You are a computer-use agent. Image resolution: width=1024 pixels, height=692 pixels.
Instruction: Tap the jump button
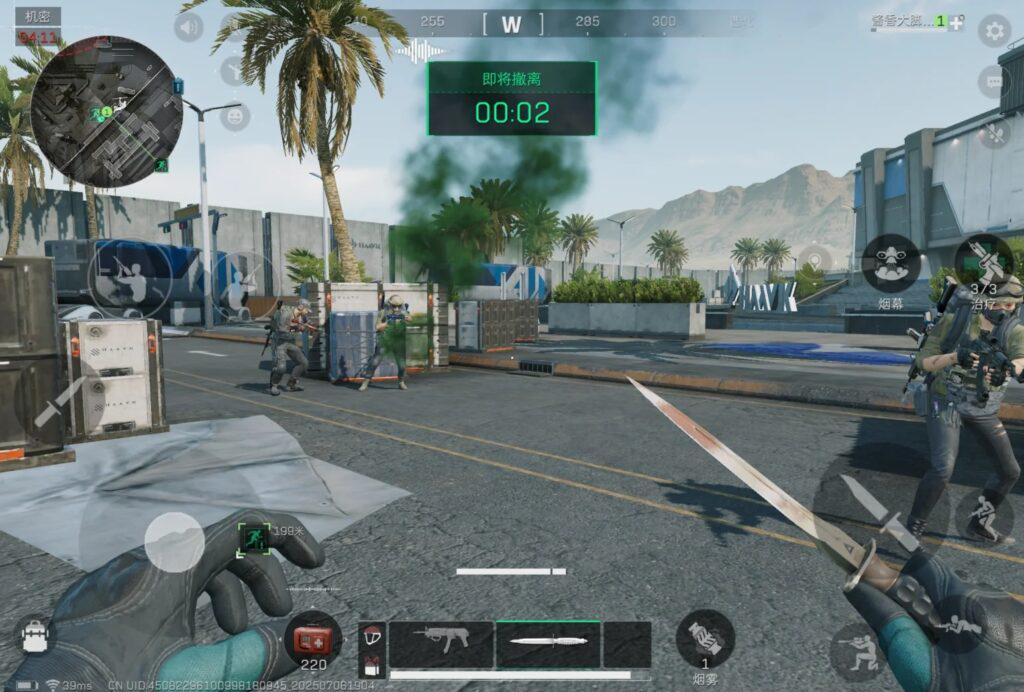click(984, 515)
